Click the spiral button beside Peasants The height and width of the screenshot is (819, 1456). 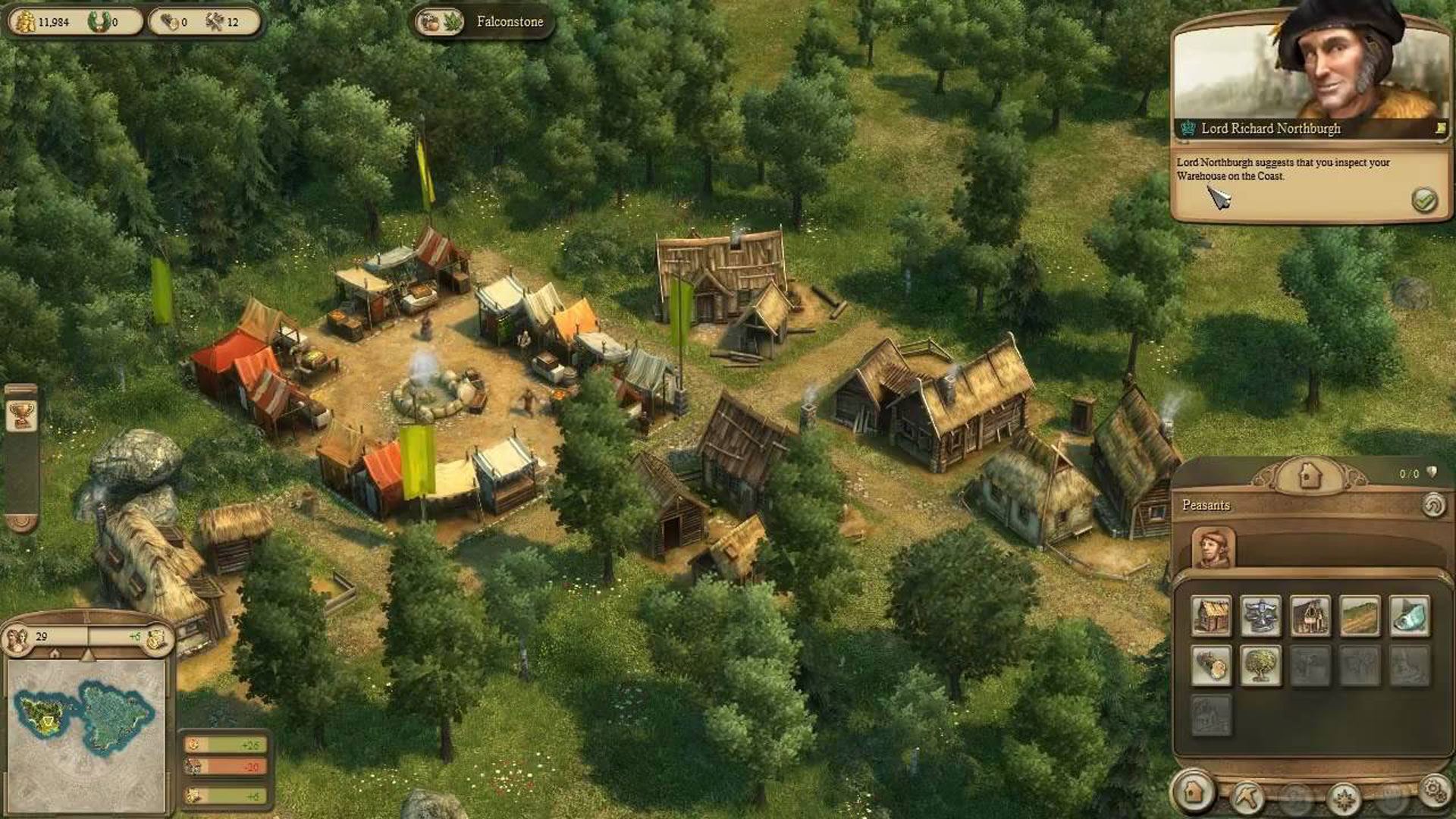pos(1432,505)
